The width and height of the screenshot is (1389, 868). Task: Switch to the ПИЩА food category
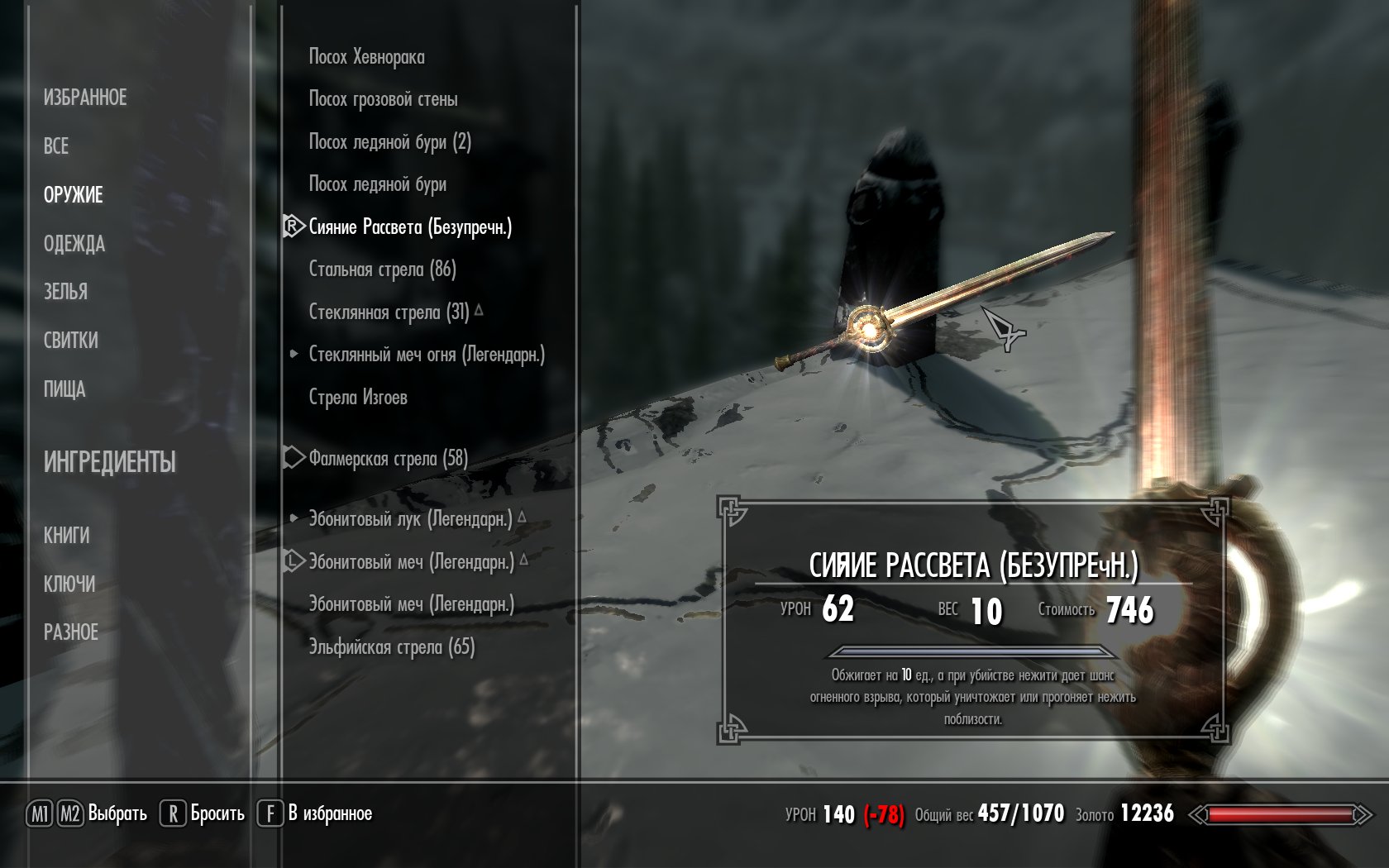coord(64,389)
